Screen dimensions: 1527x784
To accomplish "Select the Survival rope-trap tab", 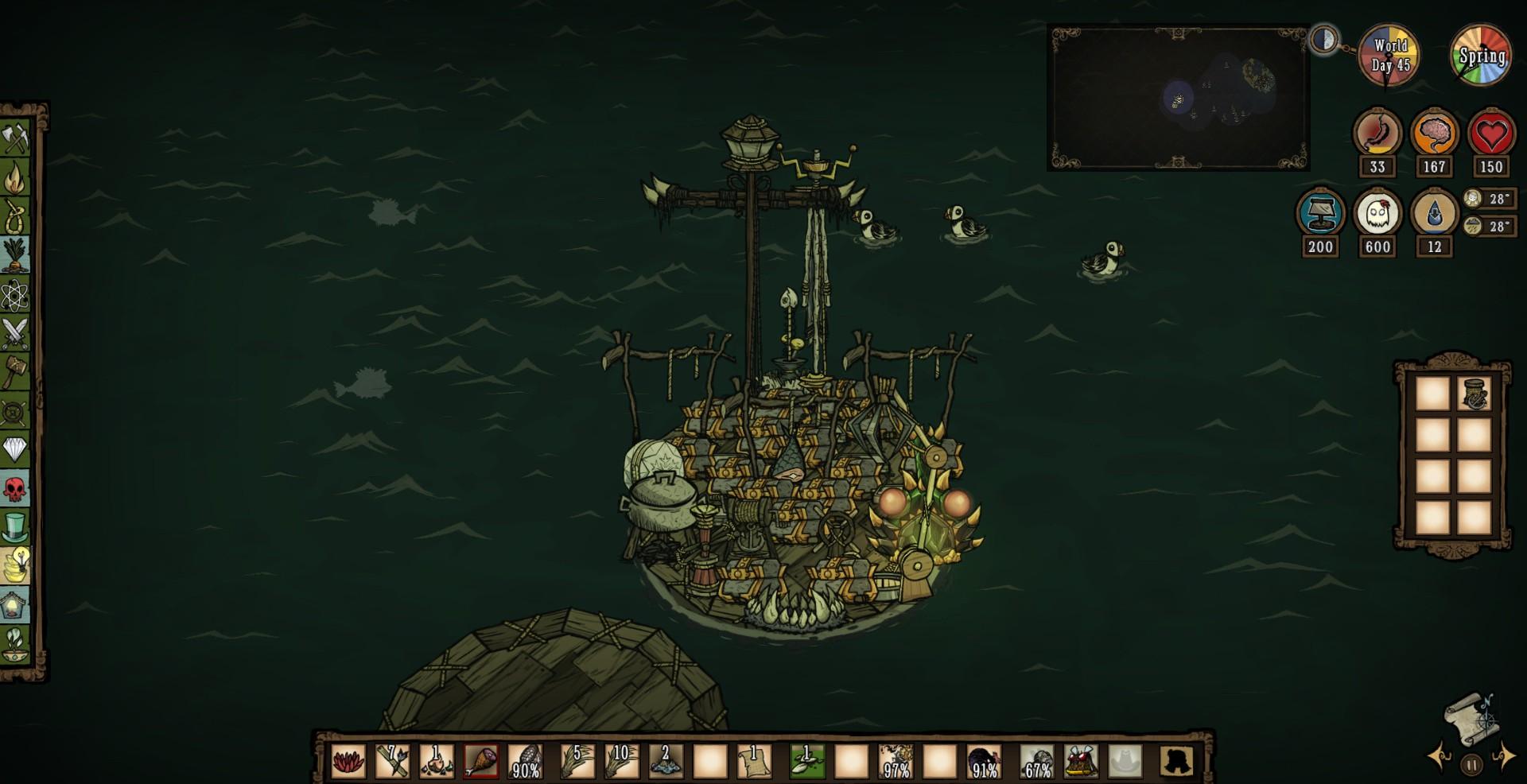I will [x=16, y=215].
